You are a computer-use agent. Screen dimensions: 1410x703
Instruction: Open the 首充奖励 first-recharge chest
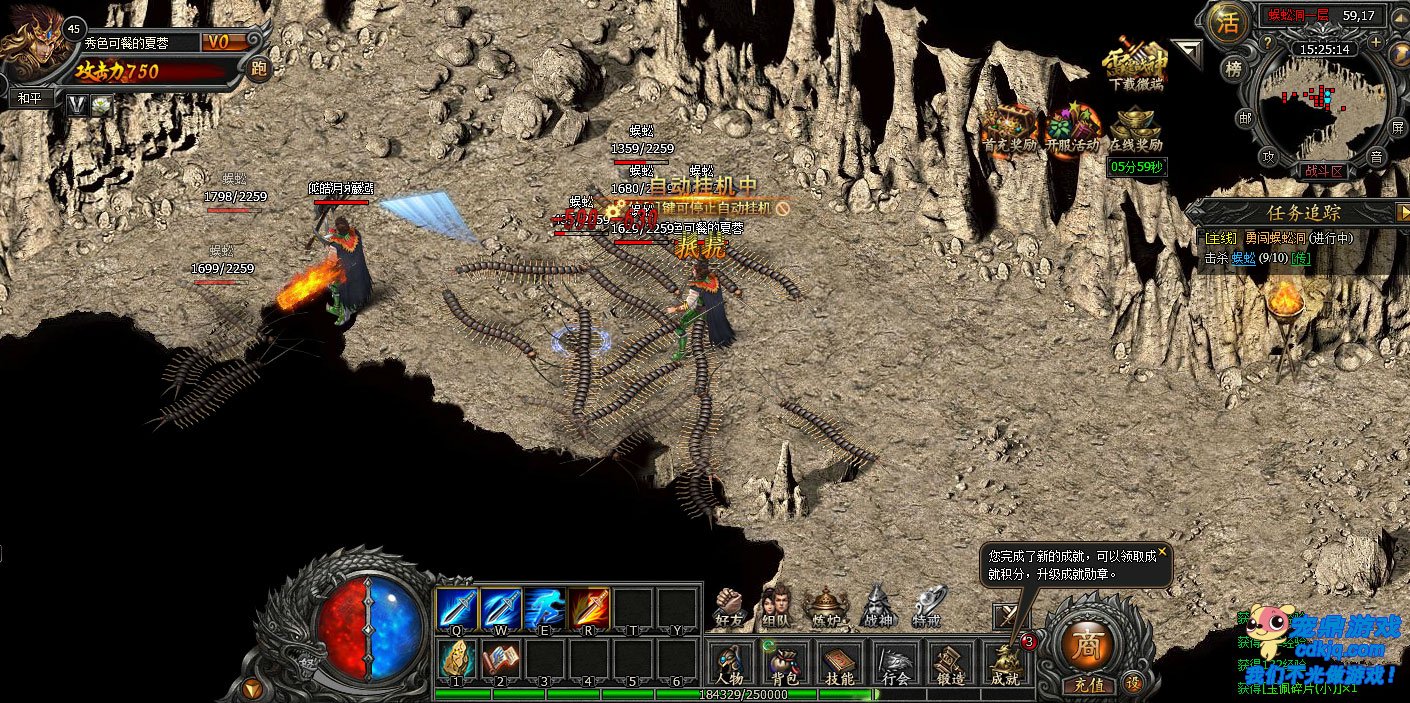click(1008, 128)
